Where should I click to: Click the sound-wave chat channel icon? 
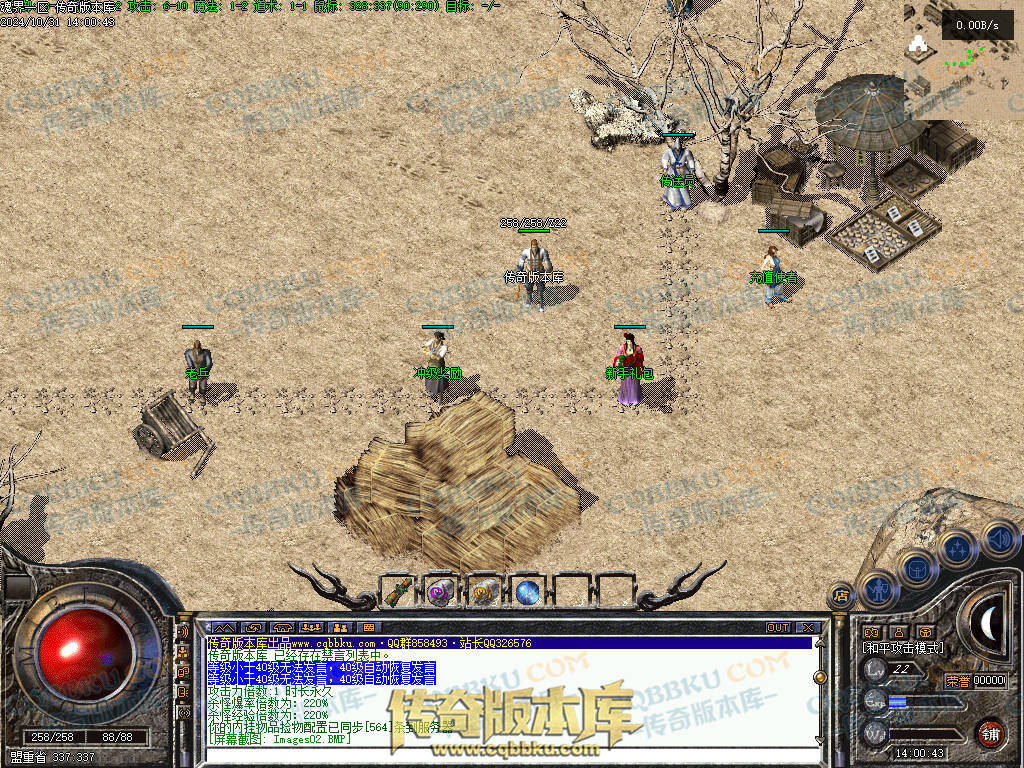pos(183,632)
